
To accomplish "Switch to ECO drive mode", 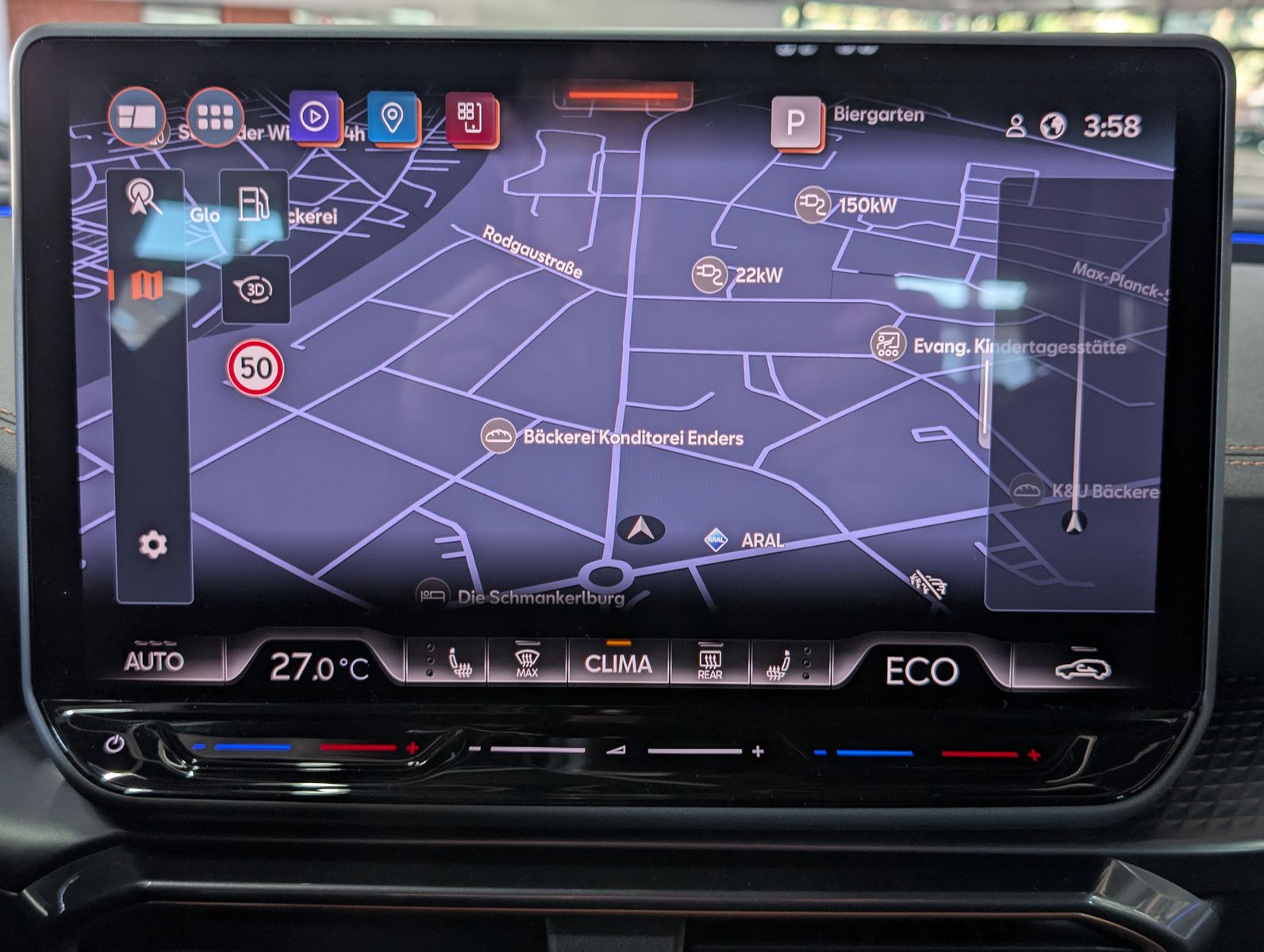I will [922, 669].
